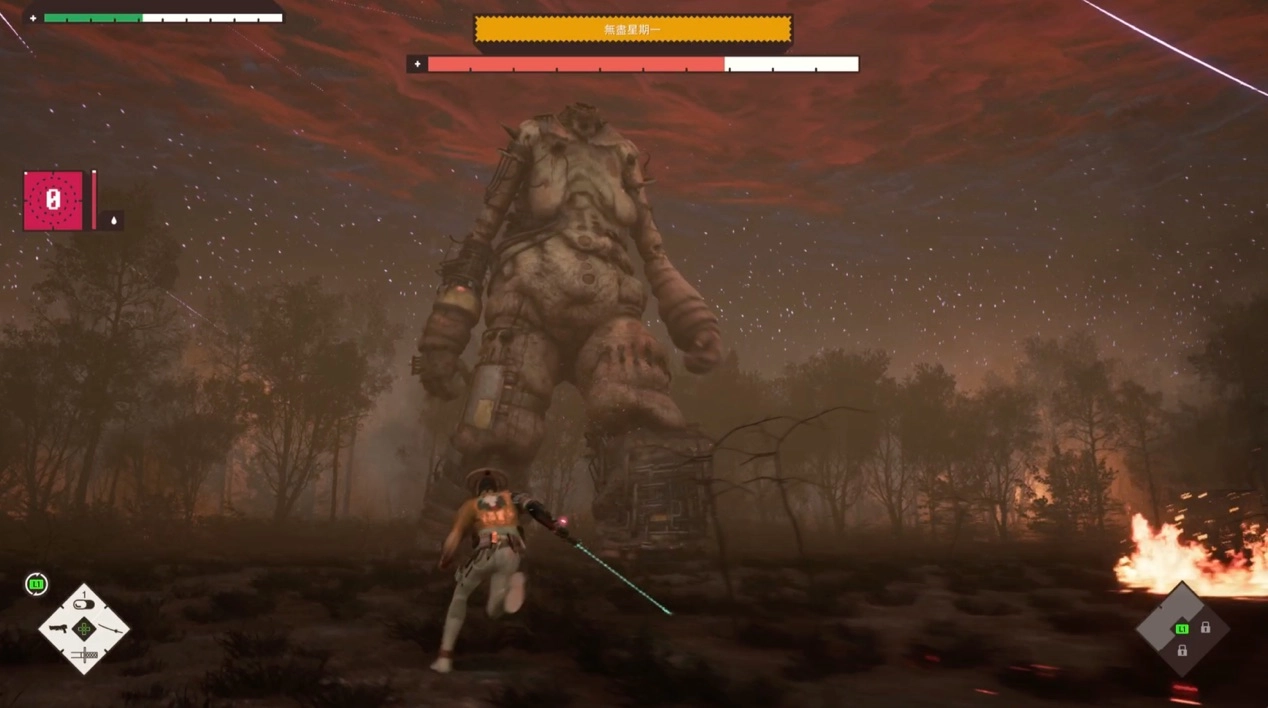
Task: Click the white droplet icon
Action: point(113,221)
